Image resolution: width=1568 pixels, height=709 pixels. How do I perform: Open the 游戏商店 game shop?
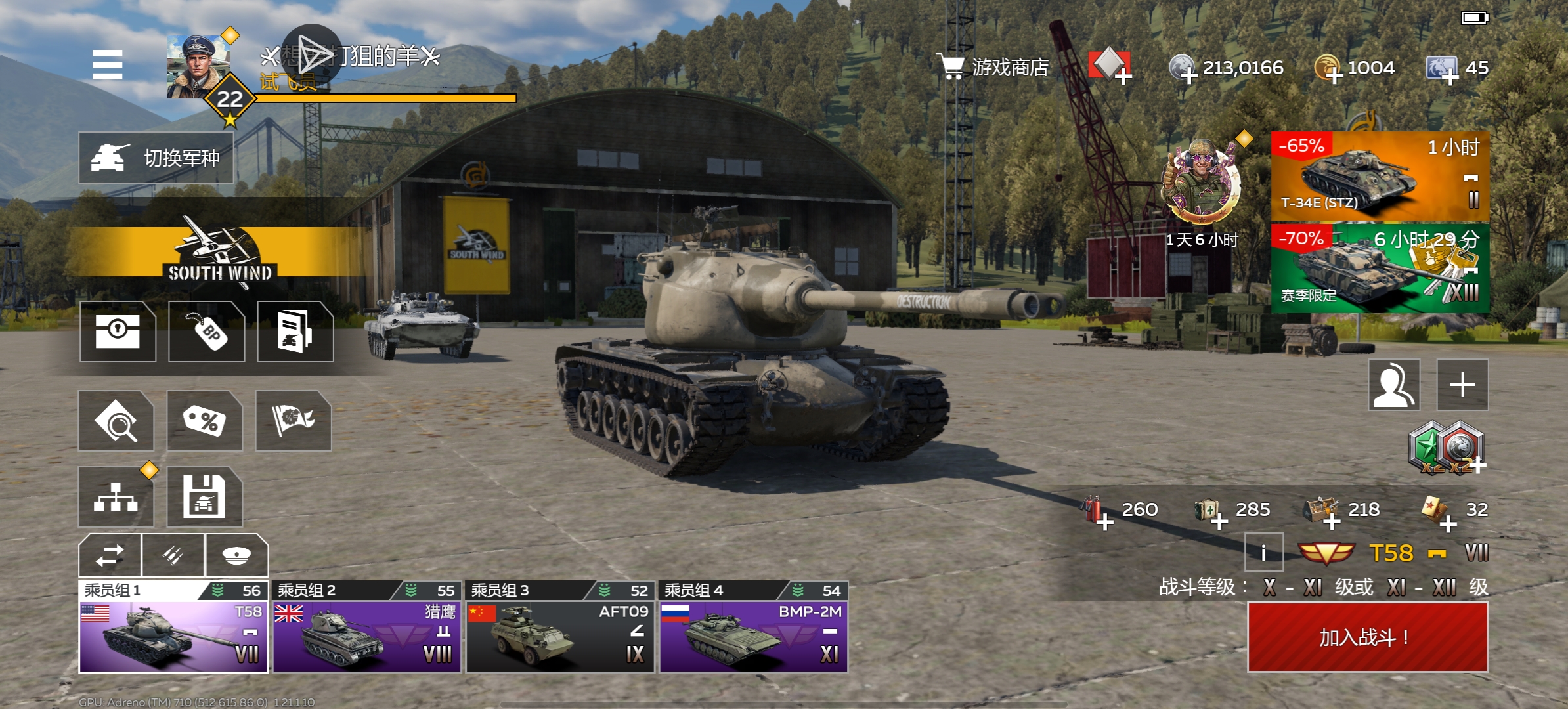pyautogui.click(x=994, y=67)
